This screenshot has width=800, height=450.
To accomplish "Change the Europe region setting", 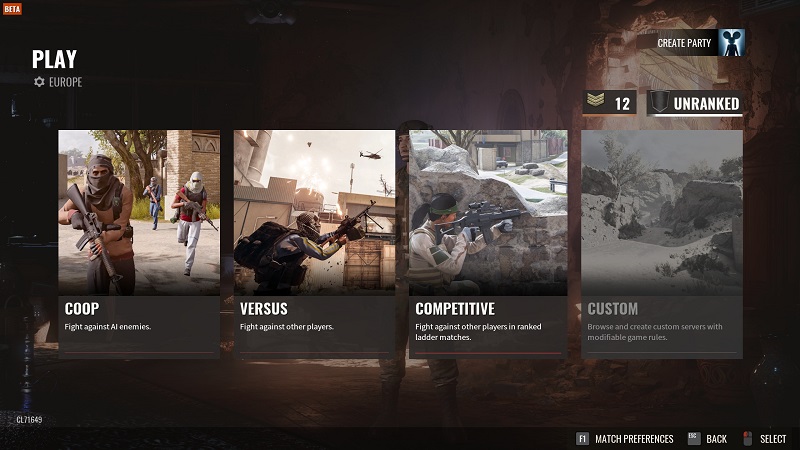I will click(58, 82).
